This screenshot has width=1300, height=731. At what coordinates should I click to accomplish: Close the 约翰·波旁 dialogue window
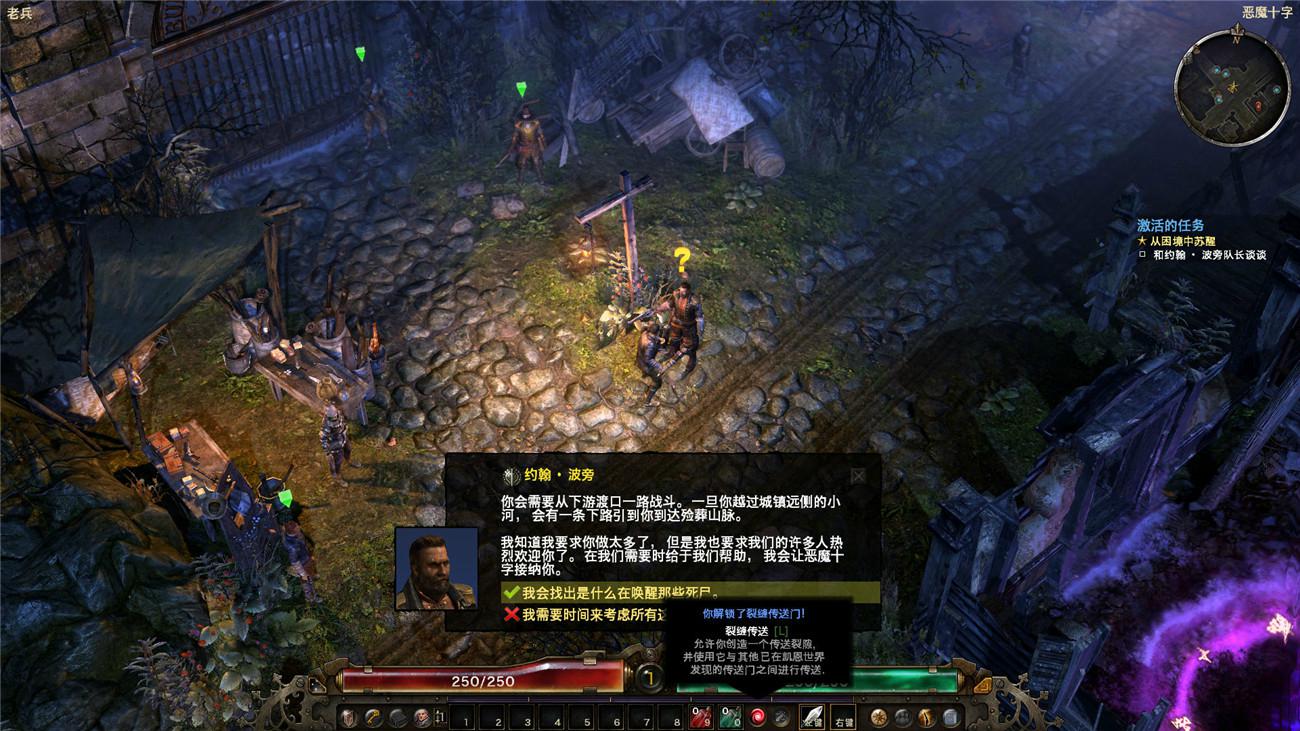point(858,476)
